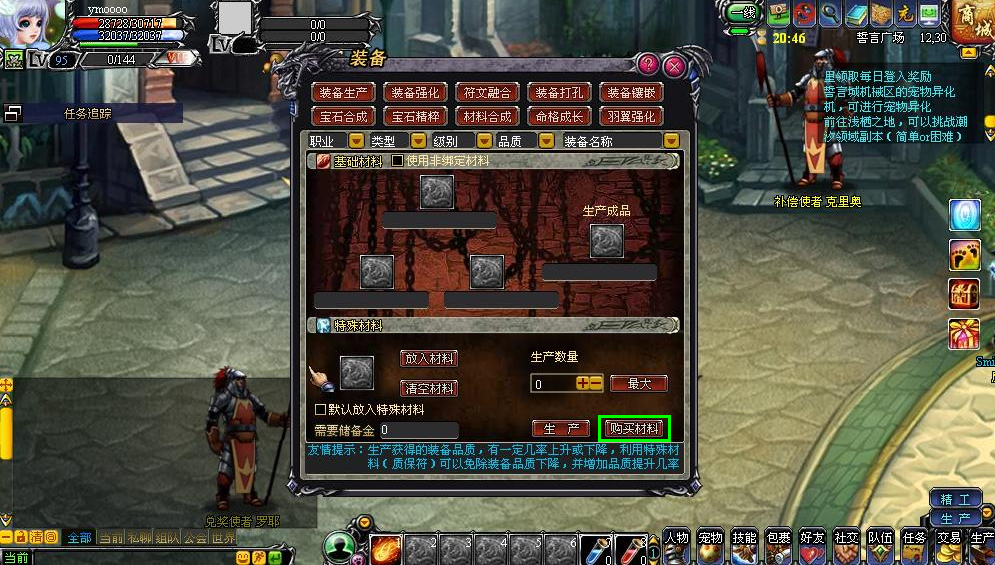Image resolution: width=995 pixels, height=565 pixels.
Task: Tick the 默认放入特殊材料 checkbox
Action: 321,410
